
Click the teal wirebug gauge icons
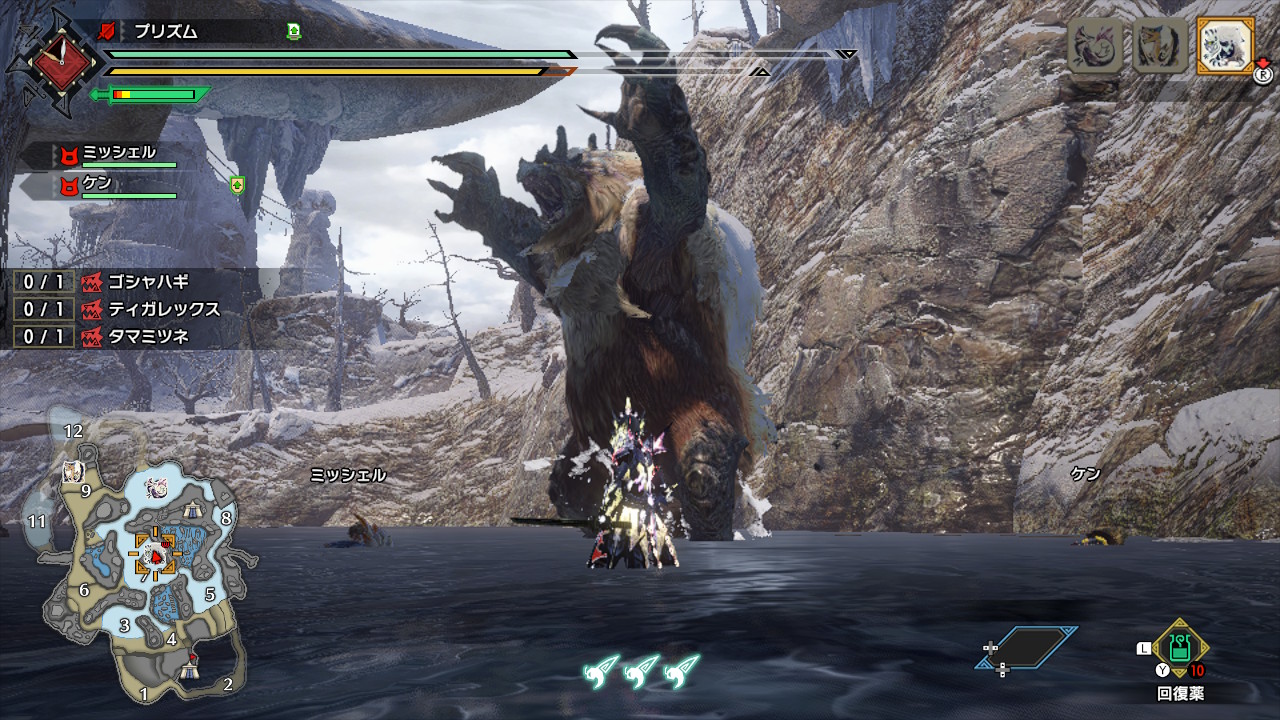(x=641, y=669)
